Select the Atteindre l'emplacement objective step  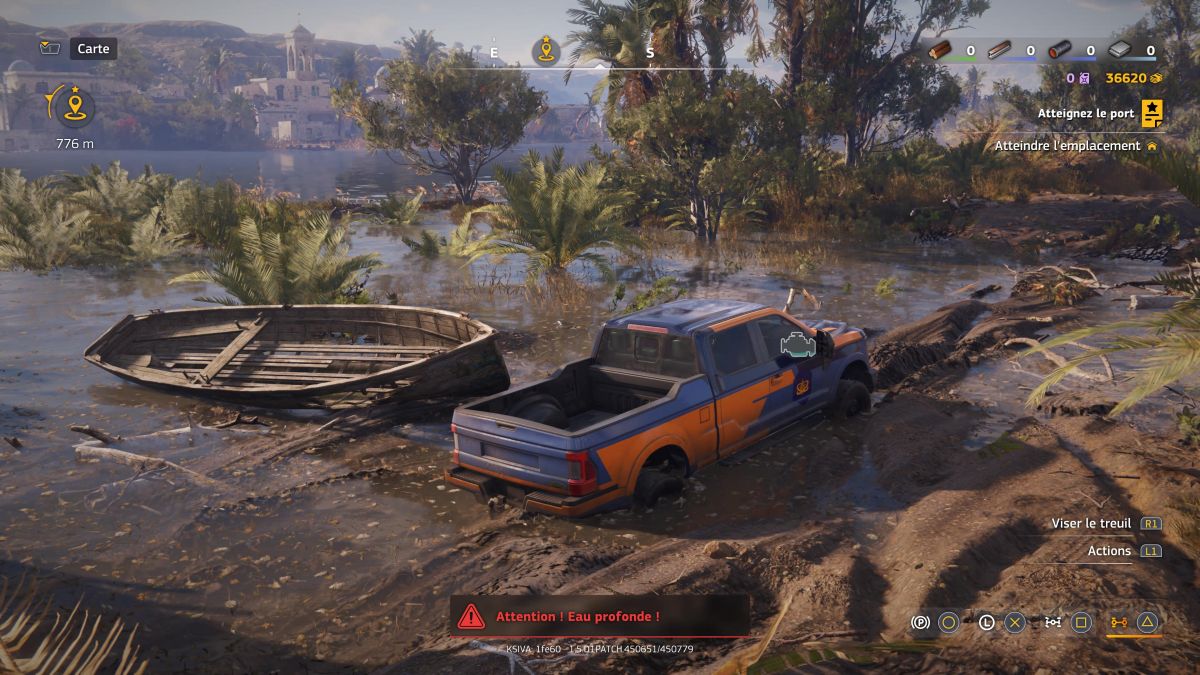point(1068,146)
